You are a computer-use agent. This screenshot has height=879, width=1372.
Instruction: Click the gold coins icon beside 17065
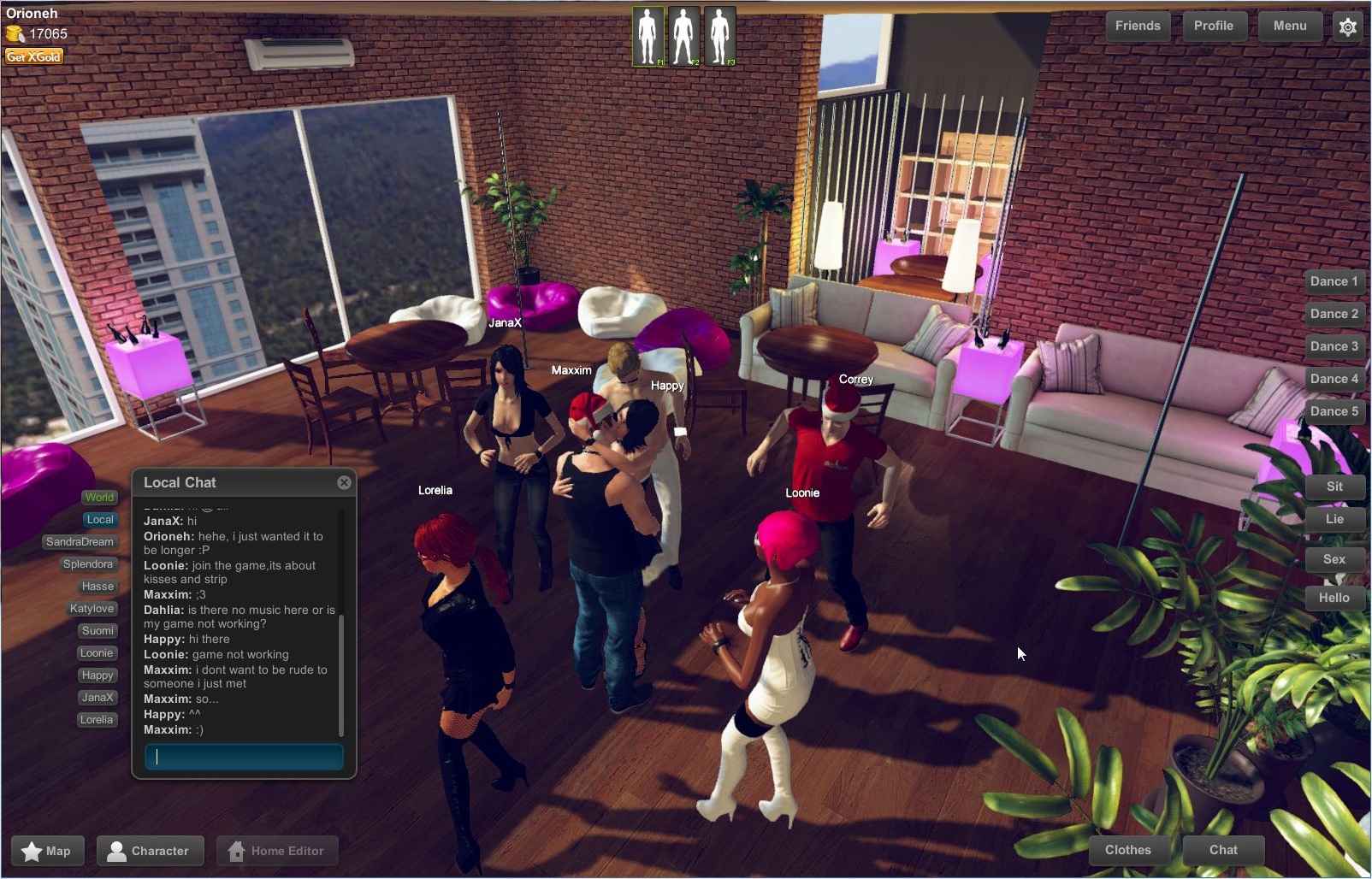(14, 34)
